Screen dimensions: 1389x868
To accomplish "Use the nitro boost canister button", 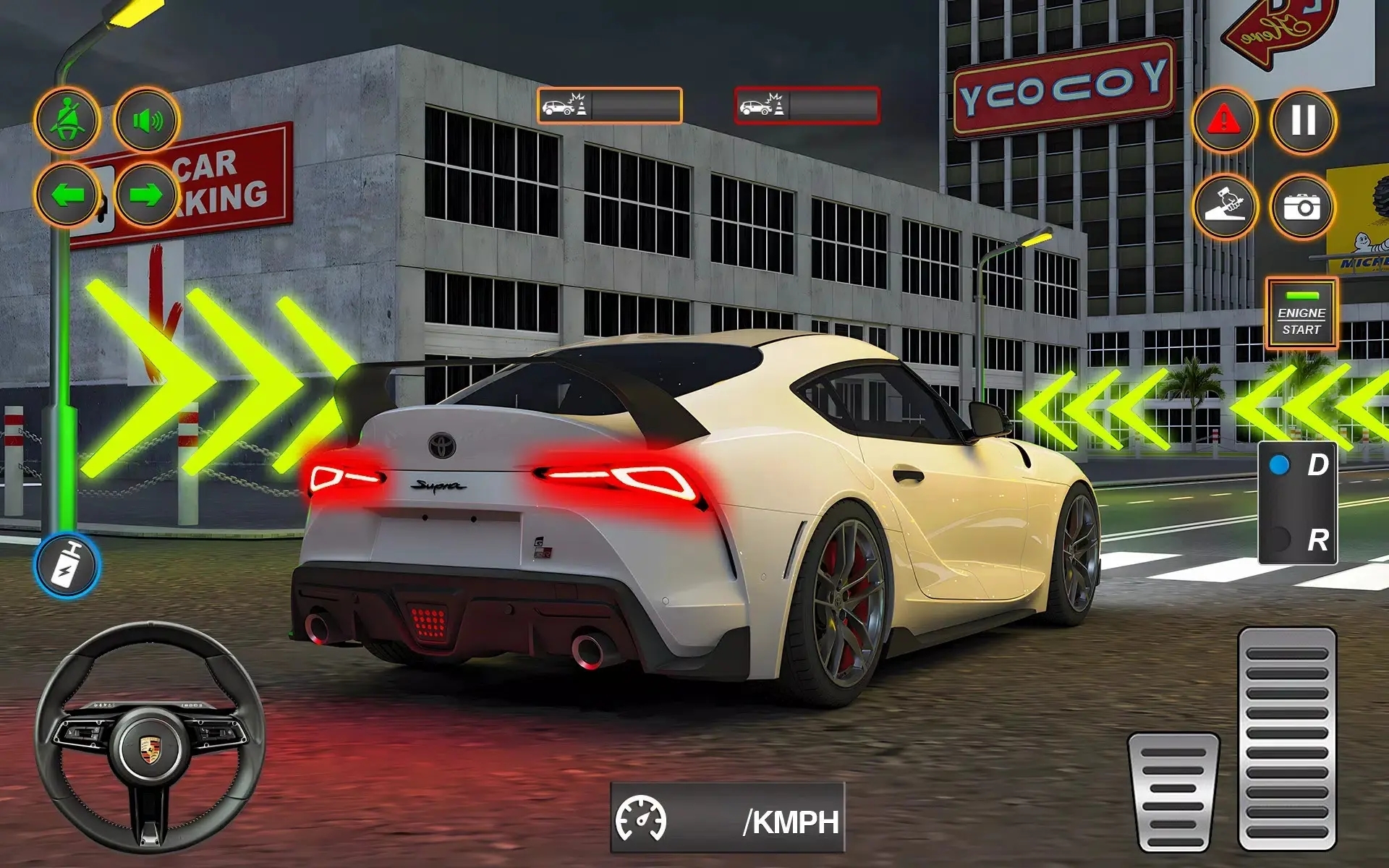I will point(67,566).
